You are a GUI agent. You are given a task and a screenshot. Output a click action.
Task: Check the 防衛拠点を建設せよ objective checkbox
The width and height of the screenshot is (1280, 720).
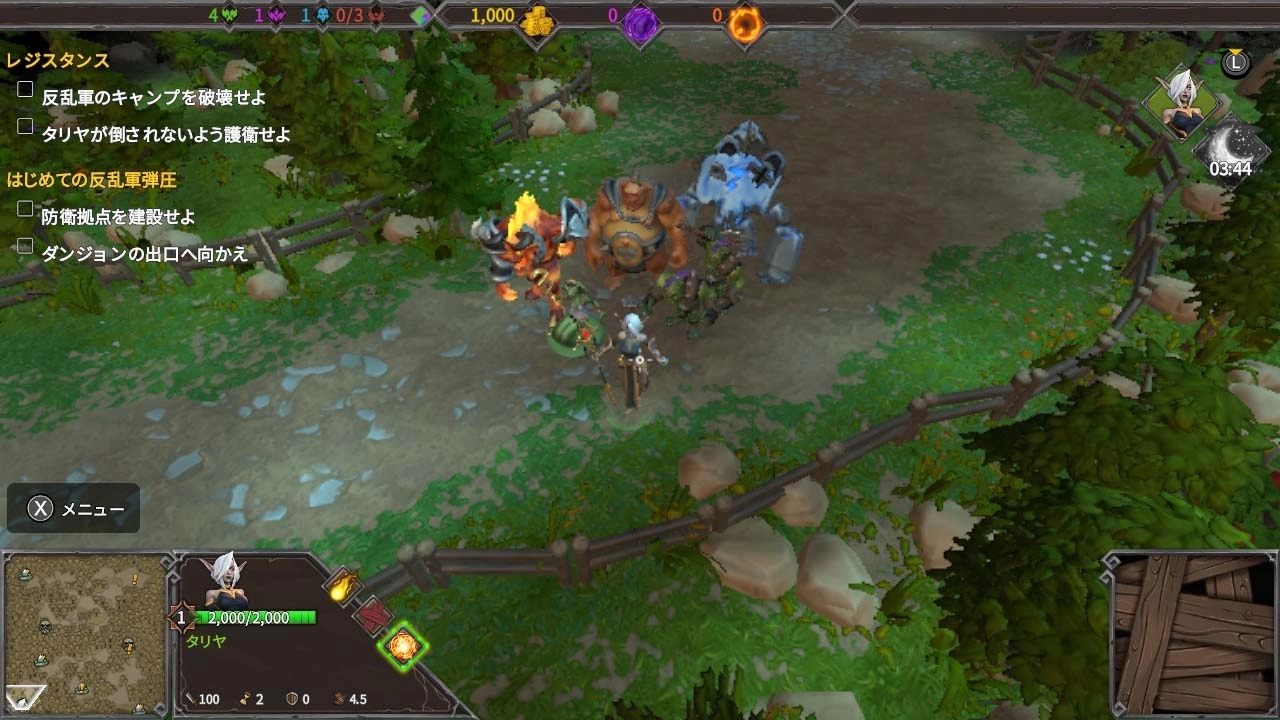[24, 208]
